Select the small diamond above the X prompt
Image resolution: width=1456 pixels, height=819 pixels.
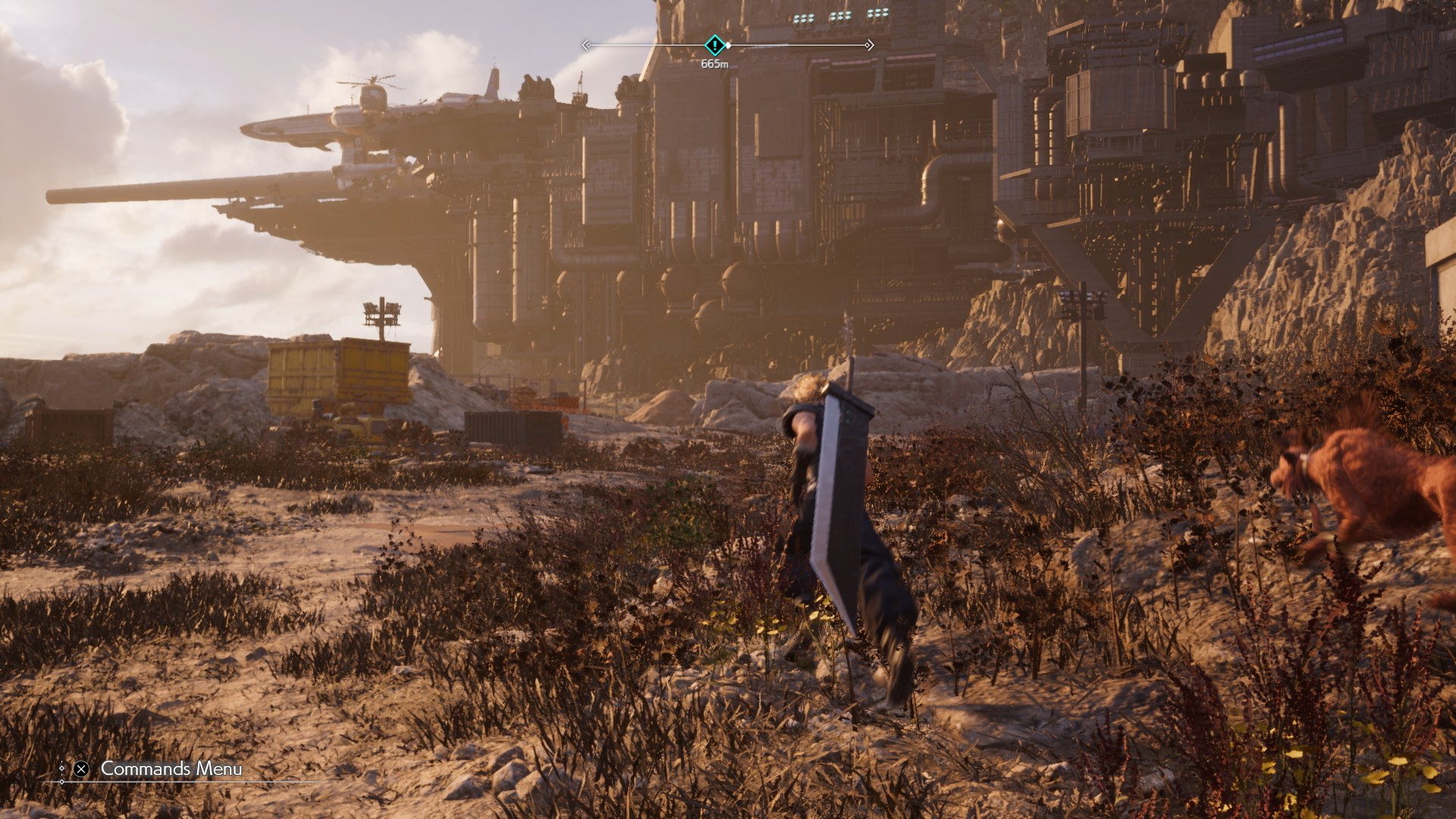(62, 767)
